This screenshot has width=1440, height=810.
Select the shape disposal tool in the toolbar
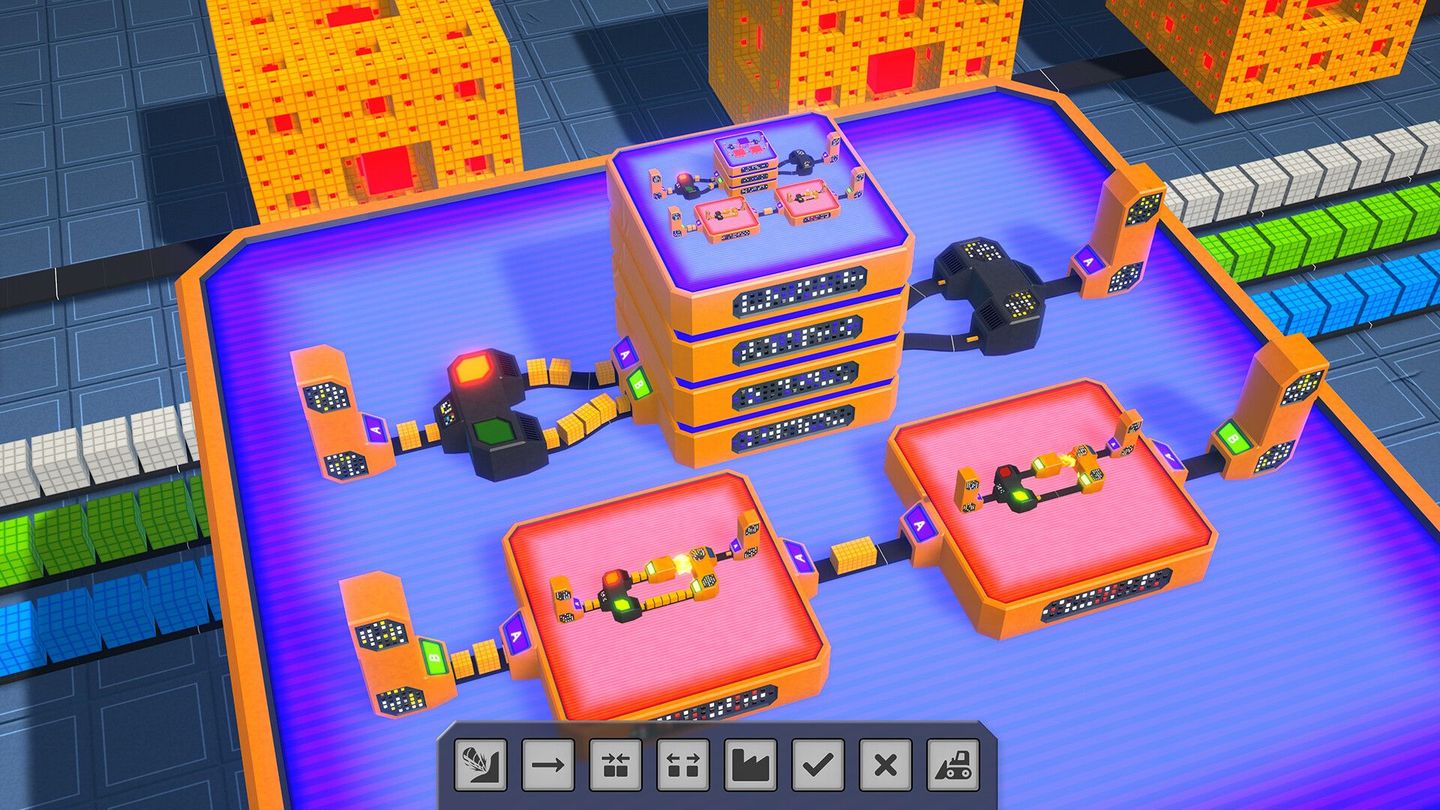pos(480,763)
